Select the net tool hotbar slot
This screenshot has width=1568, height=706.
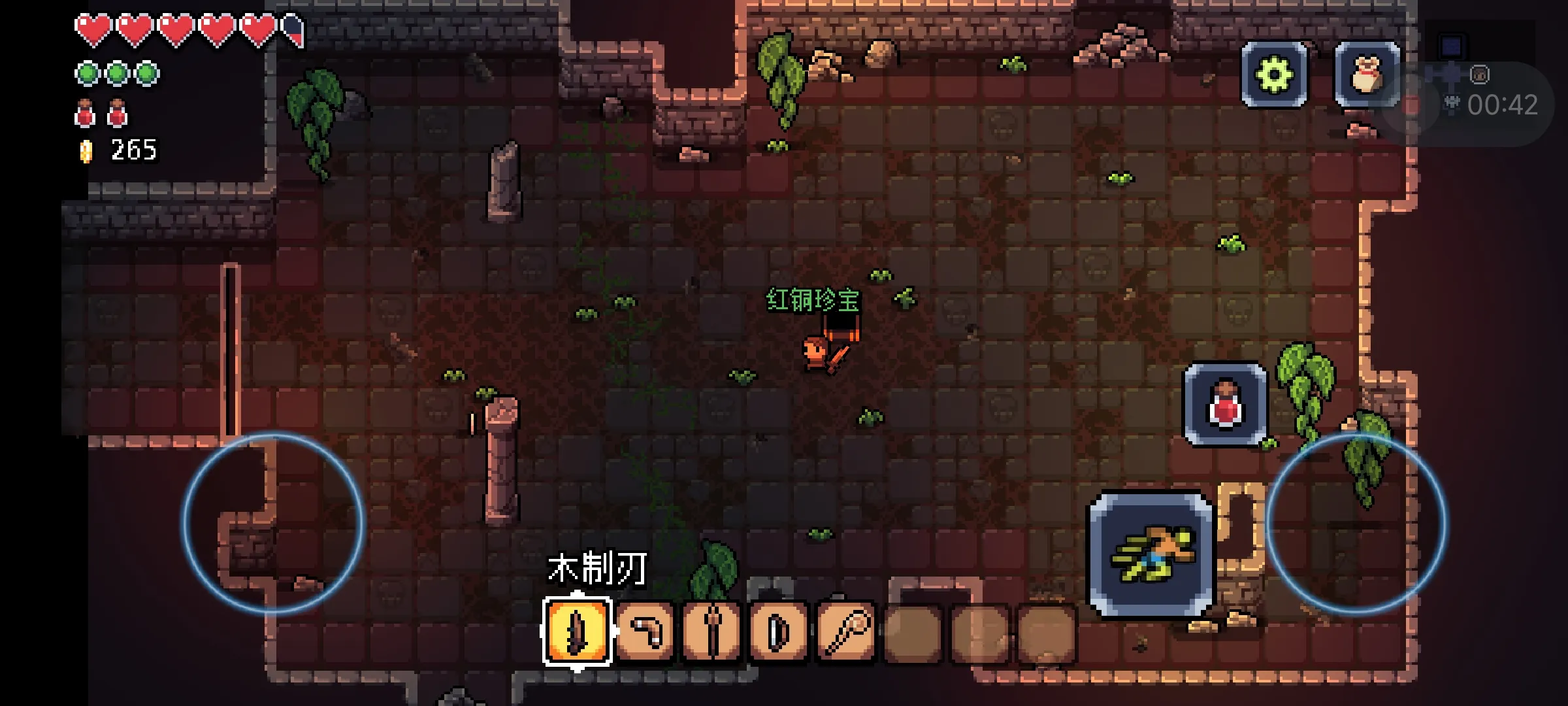[846, 631]
